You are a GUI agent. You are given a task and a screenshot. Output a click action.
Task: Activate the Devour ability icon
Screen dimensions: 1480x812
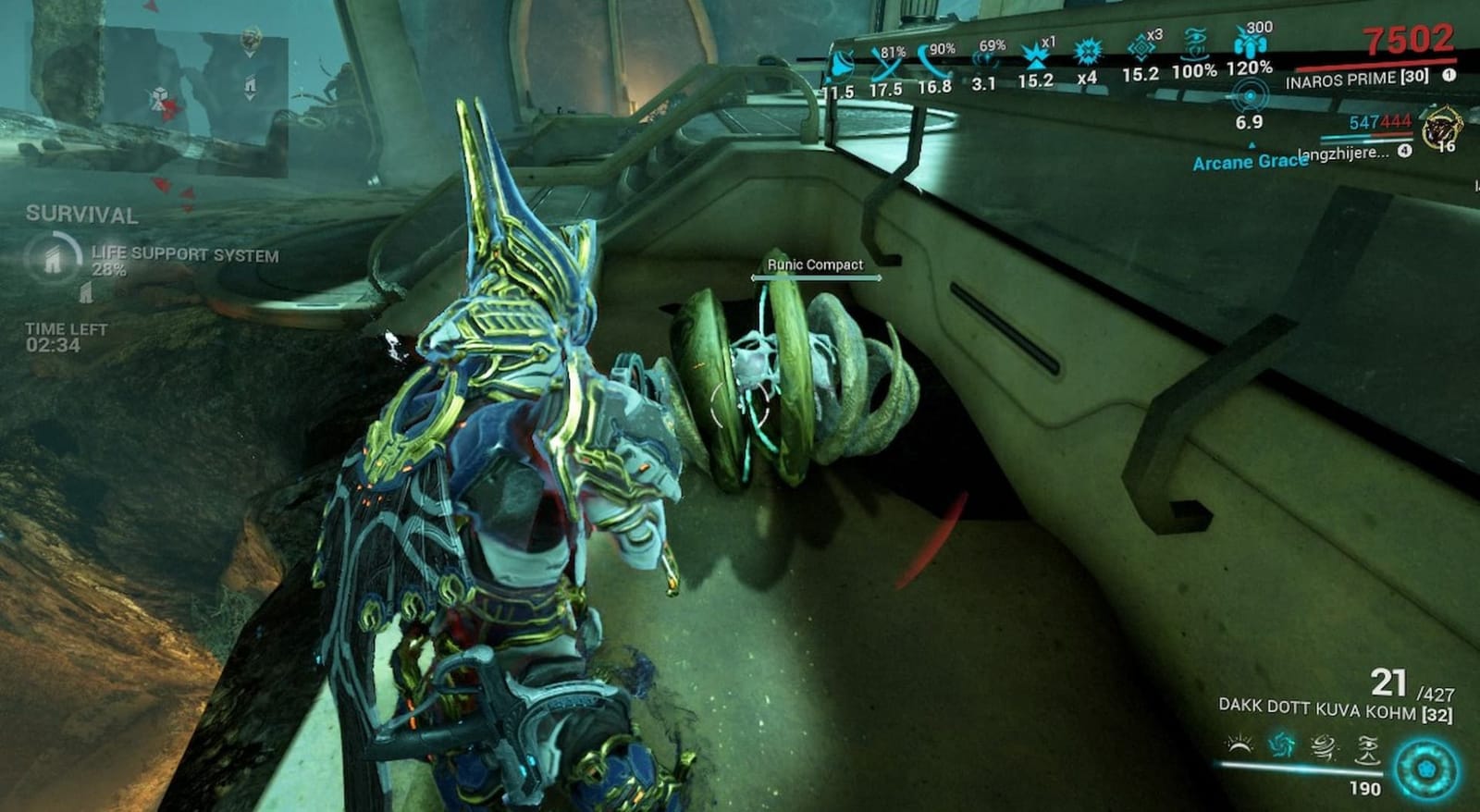pos(1282,744)
